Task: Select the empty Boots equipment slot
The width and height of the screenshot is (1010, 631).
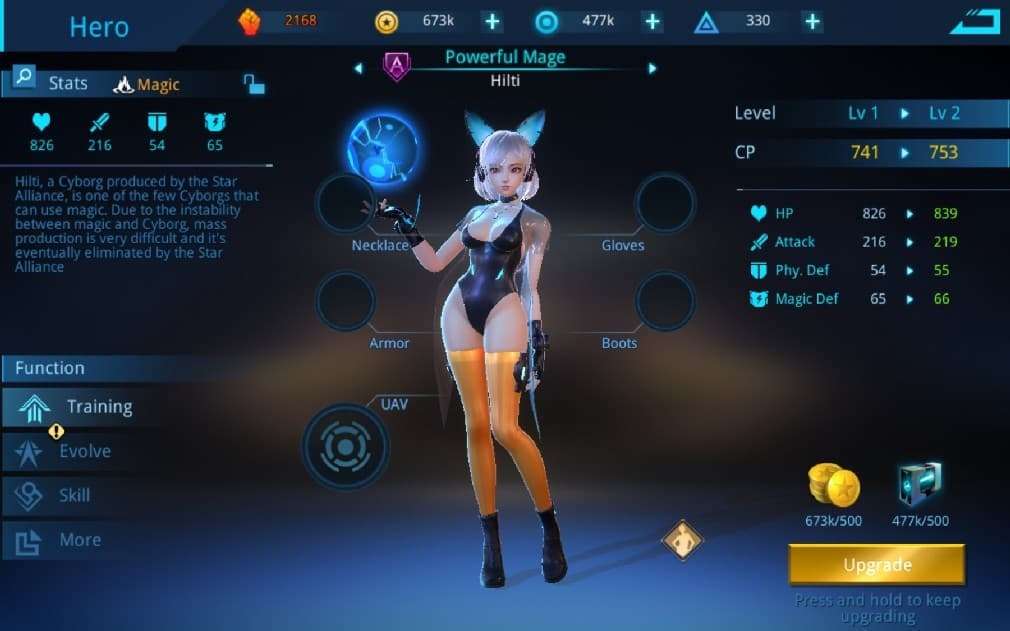Action: pos(665,301)
